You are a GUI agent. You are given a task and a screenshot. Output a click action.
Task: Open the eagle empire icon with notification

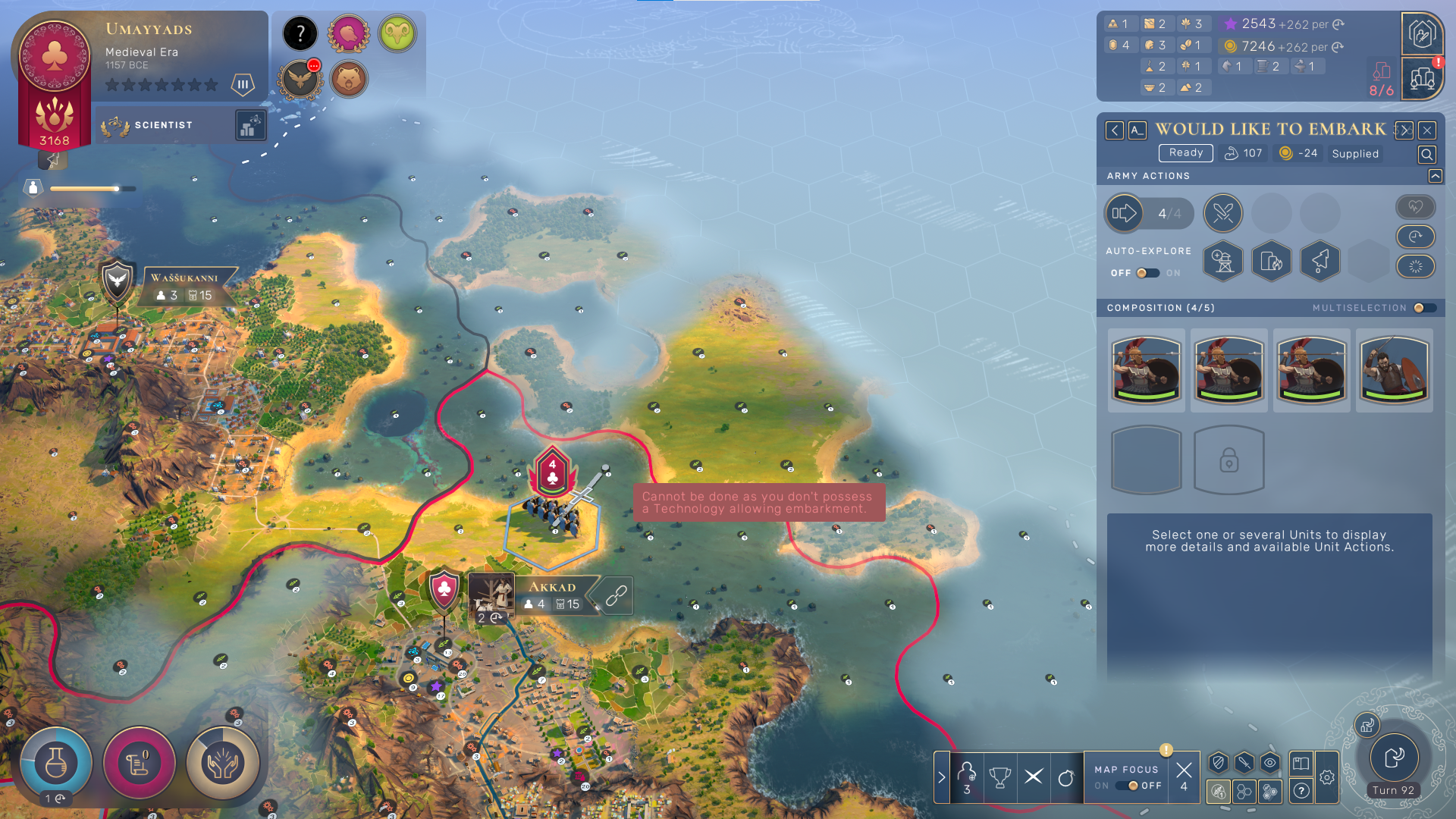[x=300, y=79]
